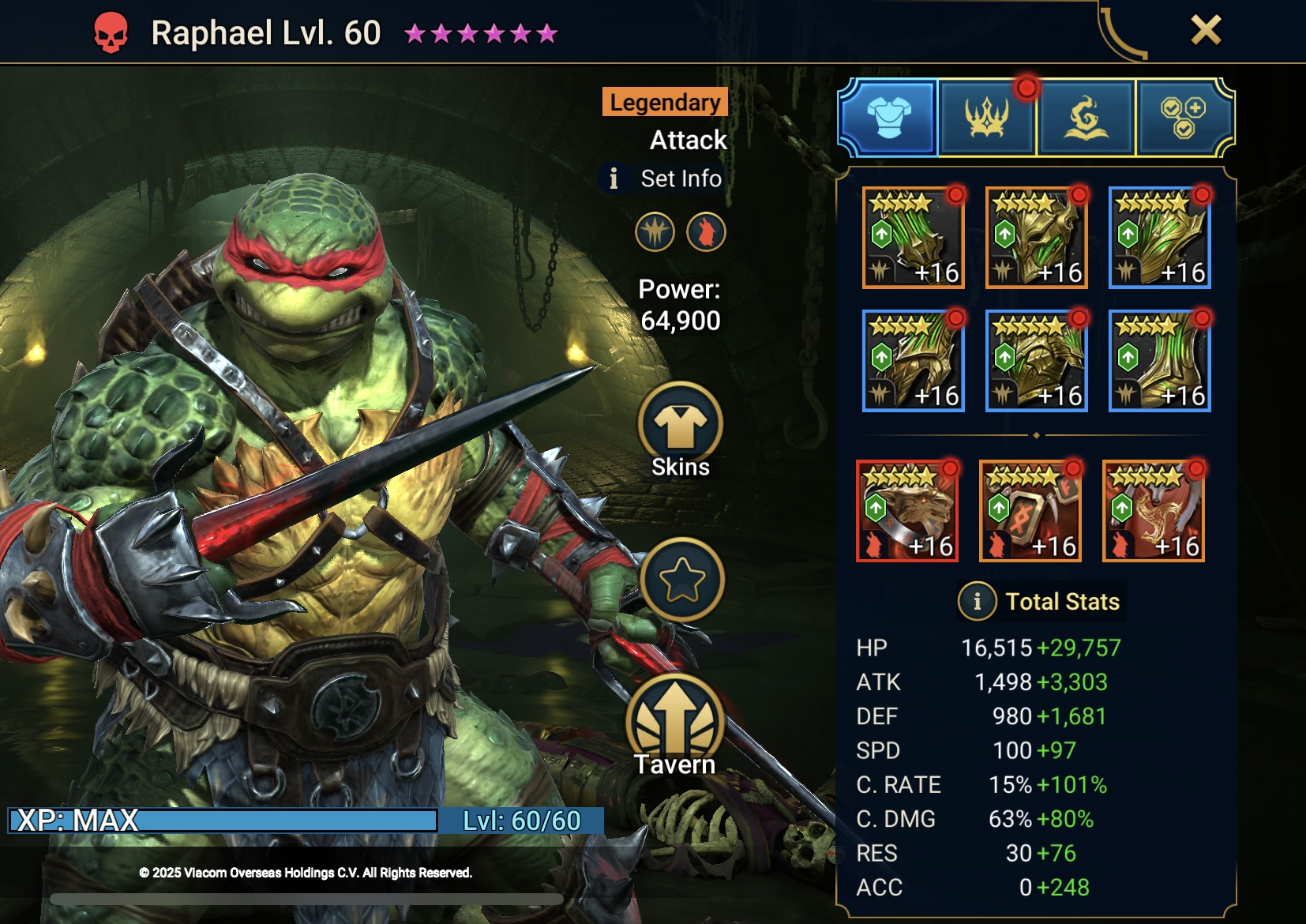Select the equipped ring accessory

click(907, 512)
